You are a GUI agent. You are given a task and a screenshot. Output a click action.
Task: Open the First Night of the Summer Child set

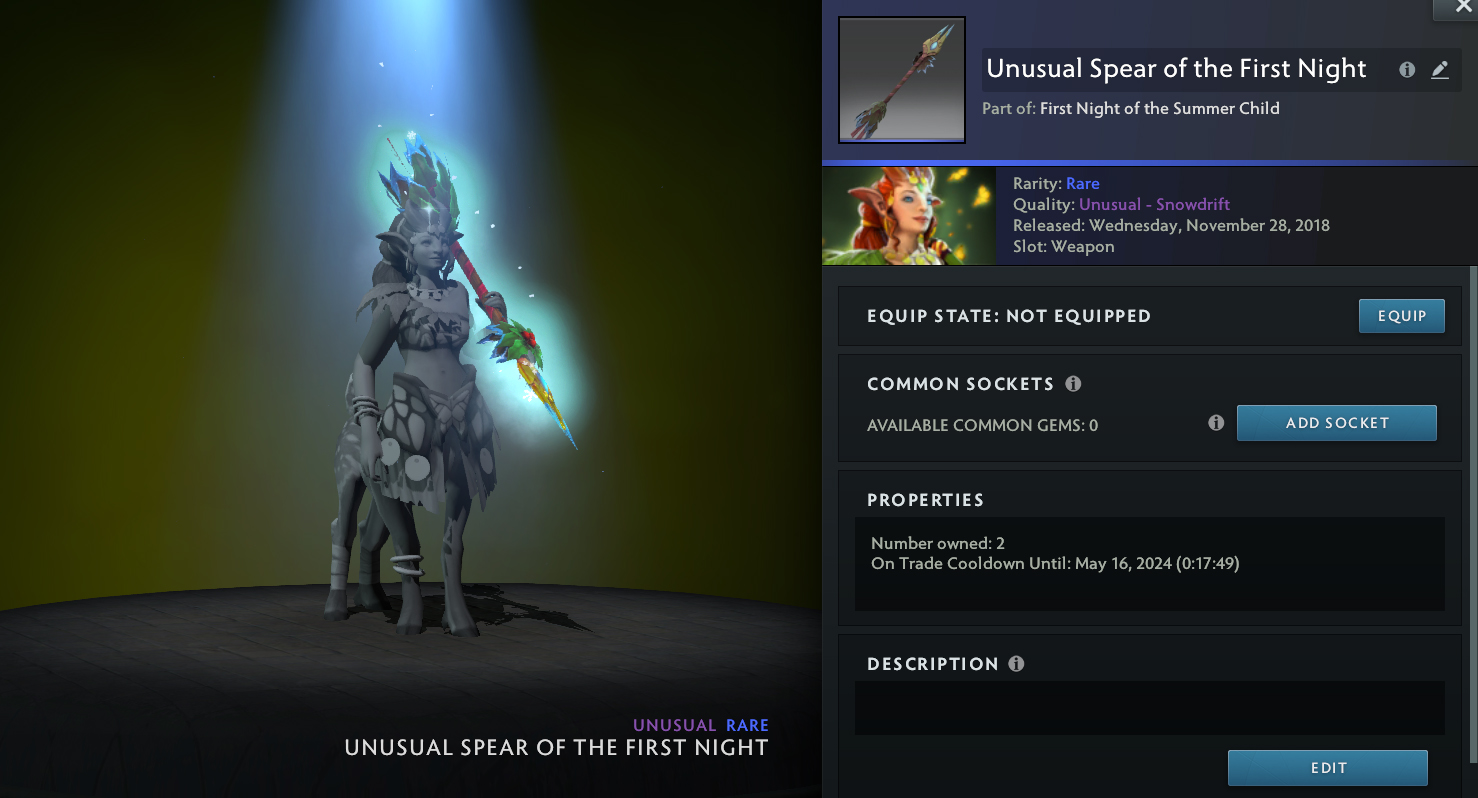tap(1159, 108)
